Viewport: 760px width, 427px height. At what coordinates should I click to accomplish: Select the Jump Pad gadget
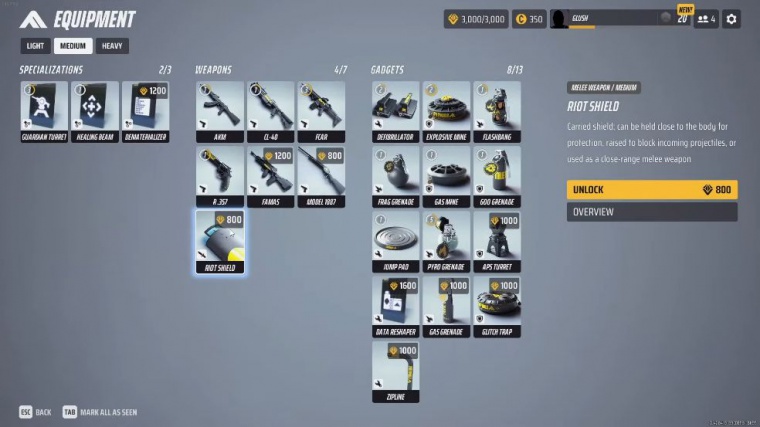[x=395, y=241]
